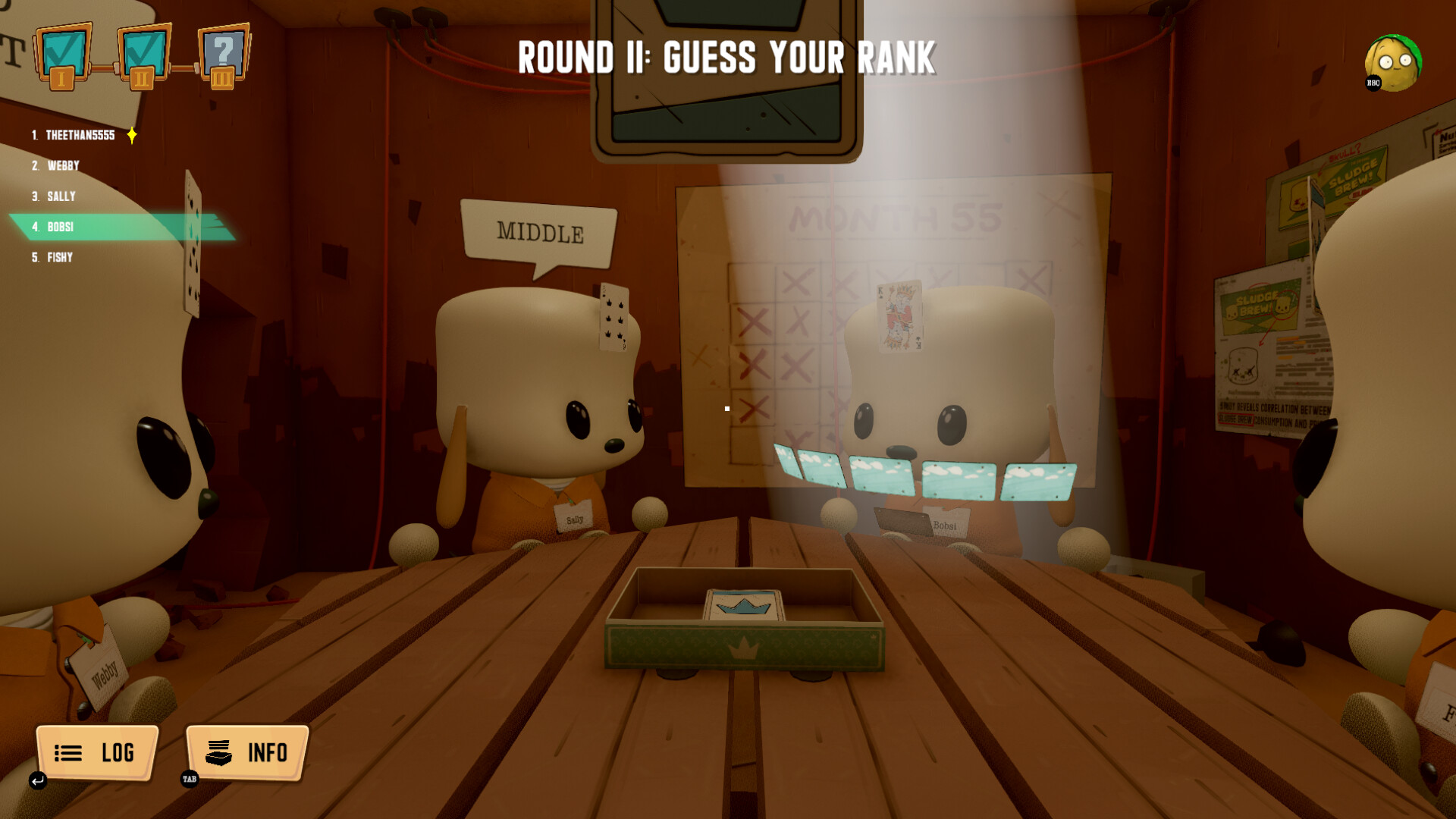1456x819 pixels.
Task: Select SALLY in the player list
Action: click(x=61, y=196)
